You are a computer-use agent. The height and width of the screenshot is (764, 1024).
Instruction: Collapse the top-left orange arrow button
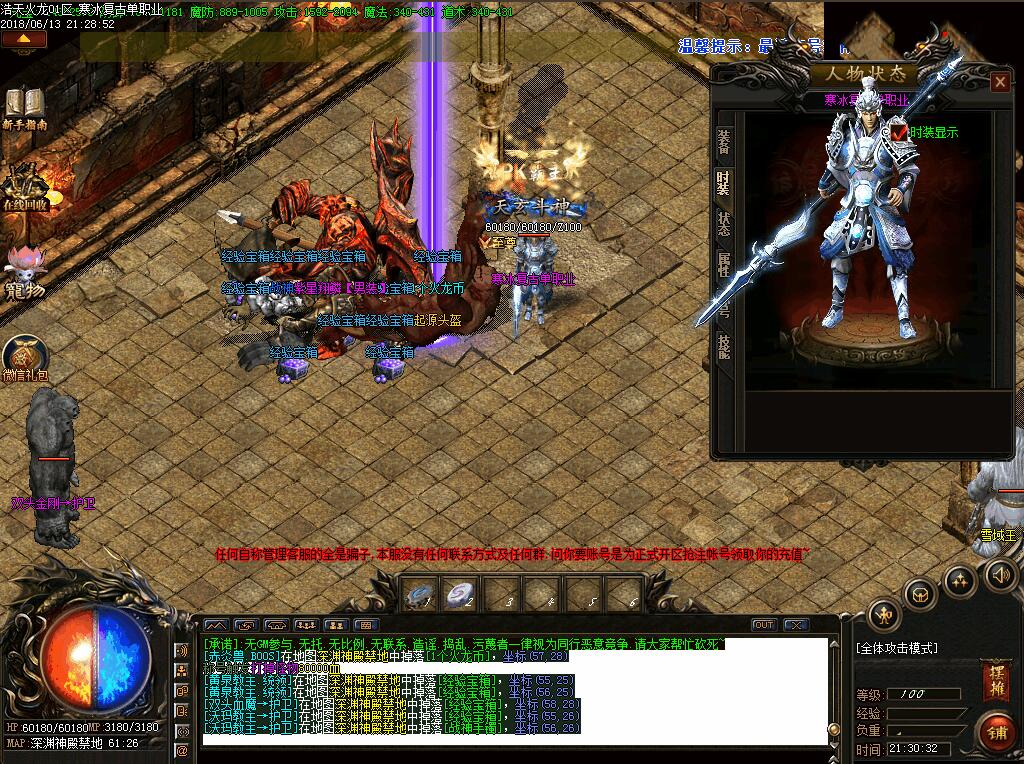click(25, 40)
